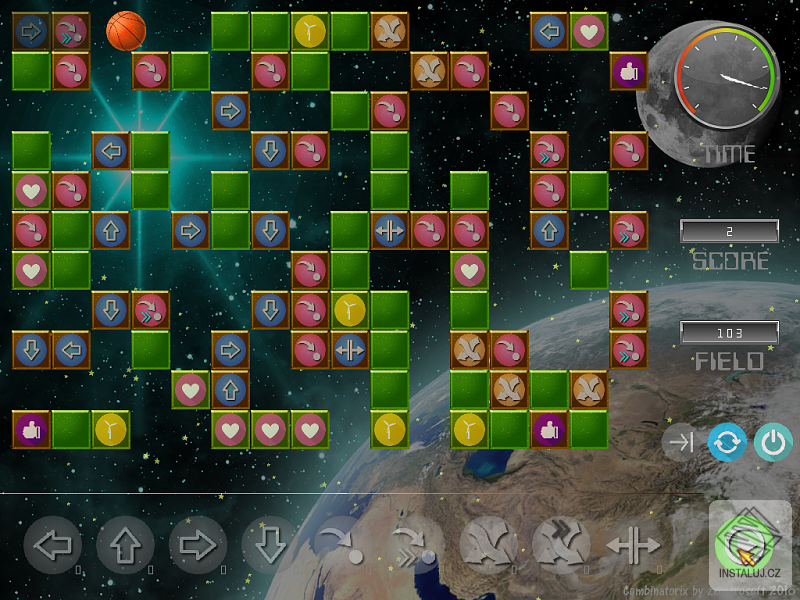
Task: Pick the plain crossed-arrows tool
Action: click(x=487, y=546)
